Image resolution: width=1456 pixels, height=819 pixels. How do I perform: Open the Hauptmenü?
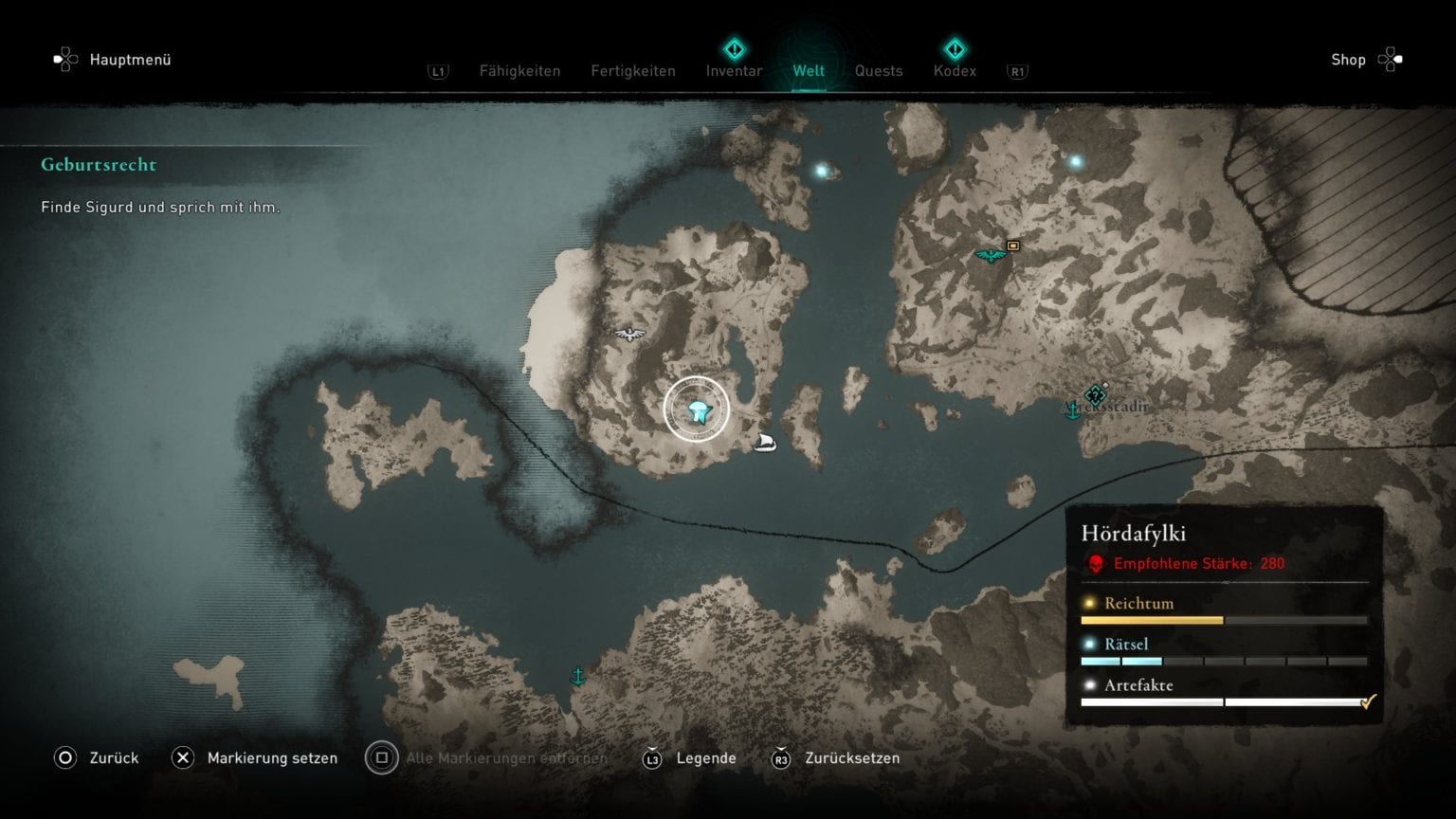click(x=130, y=59)
